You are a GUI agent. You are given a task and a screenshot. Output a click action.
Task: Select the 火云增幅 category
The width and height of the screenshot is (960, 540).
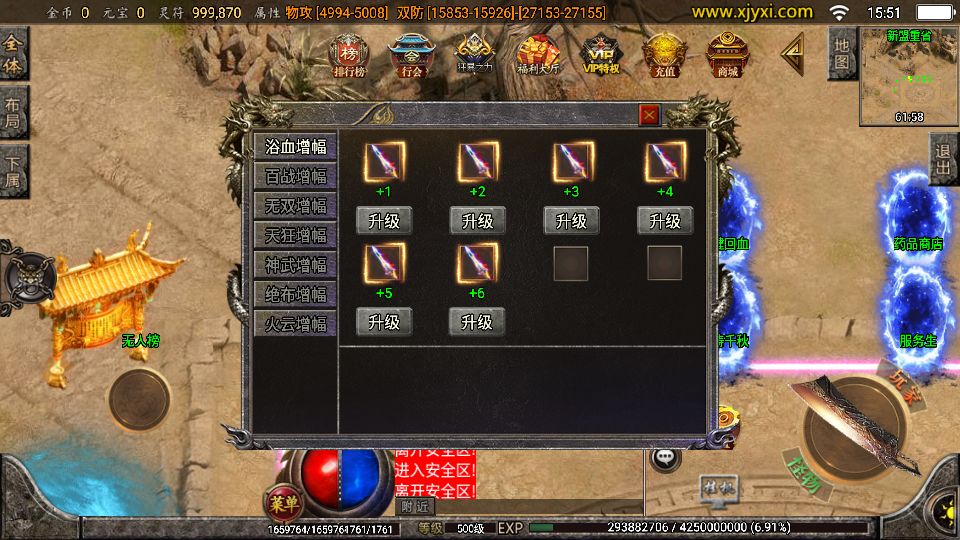pos(295,324)
